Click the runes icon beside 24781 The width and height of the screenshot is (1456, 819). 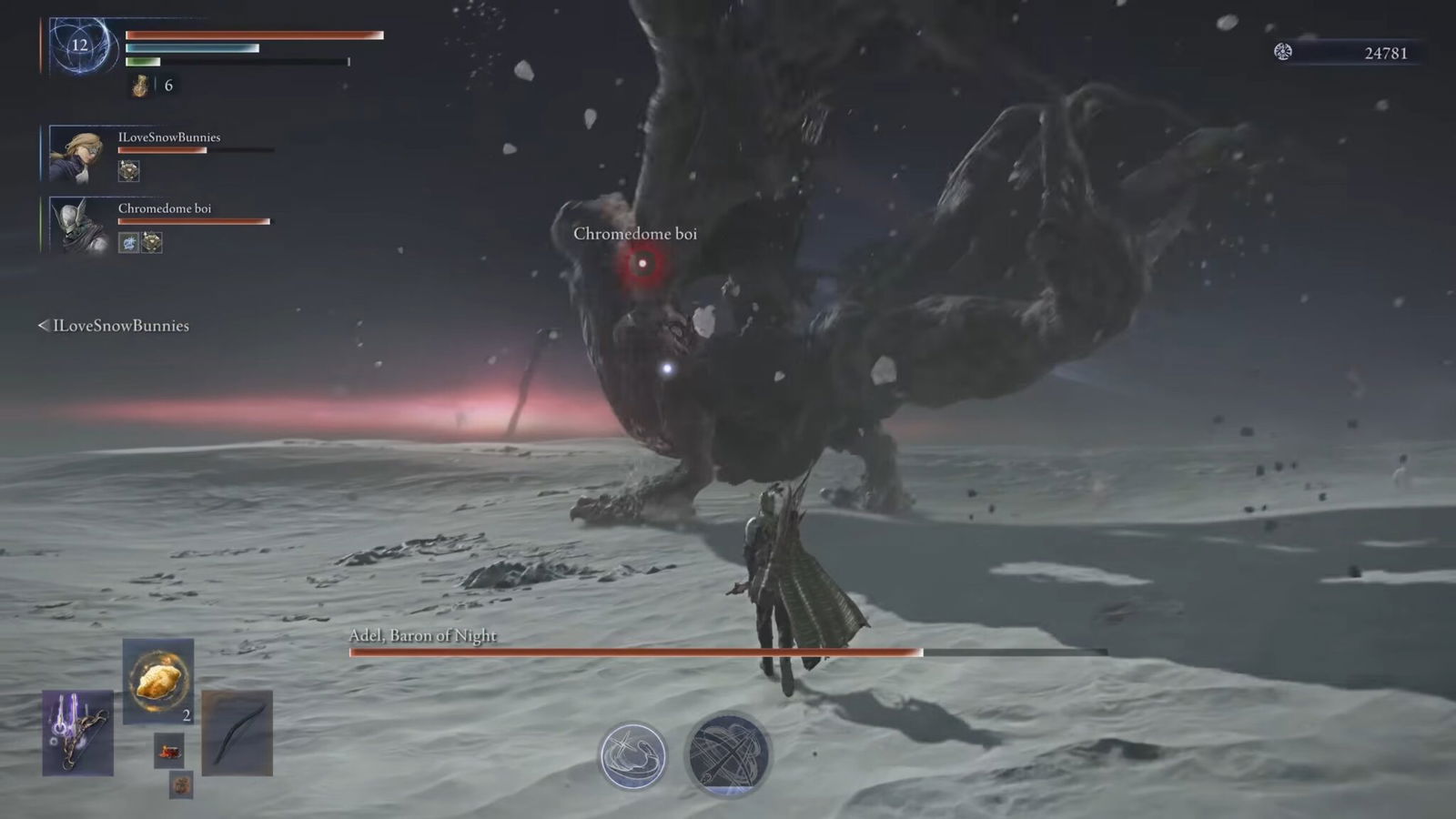(1283, 52)
